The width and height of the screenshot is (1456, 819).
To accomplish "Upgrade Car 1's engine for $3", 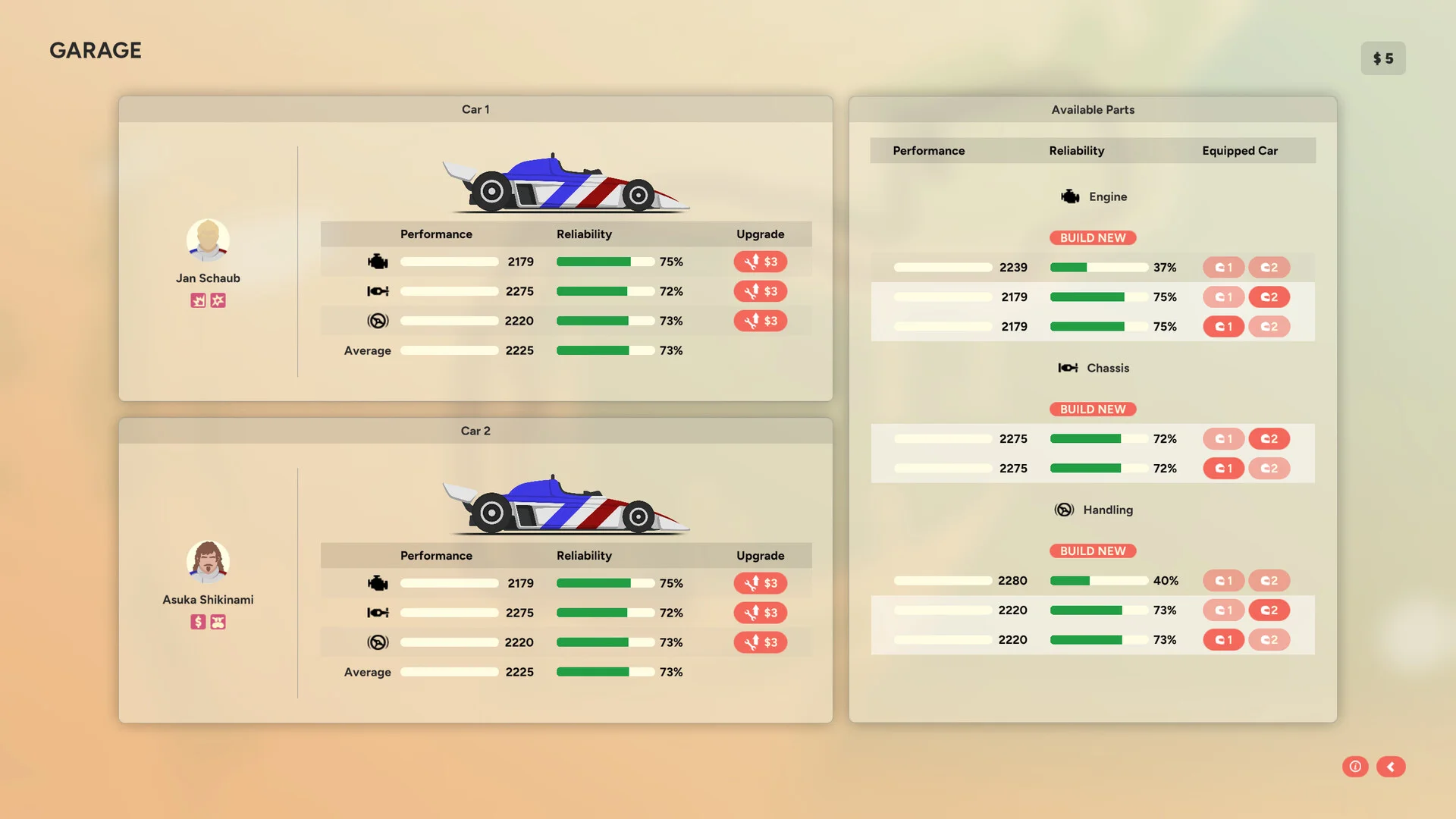I will tap(760, 262).
